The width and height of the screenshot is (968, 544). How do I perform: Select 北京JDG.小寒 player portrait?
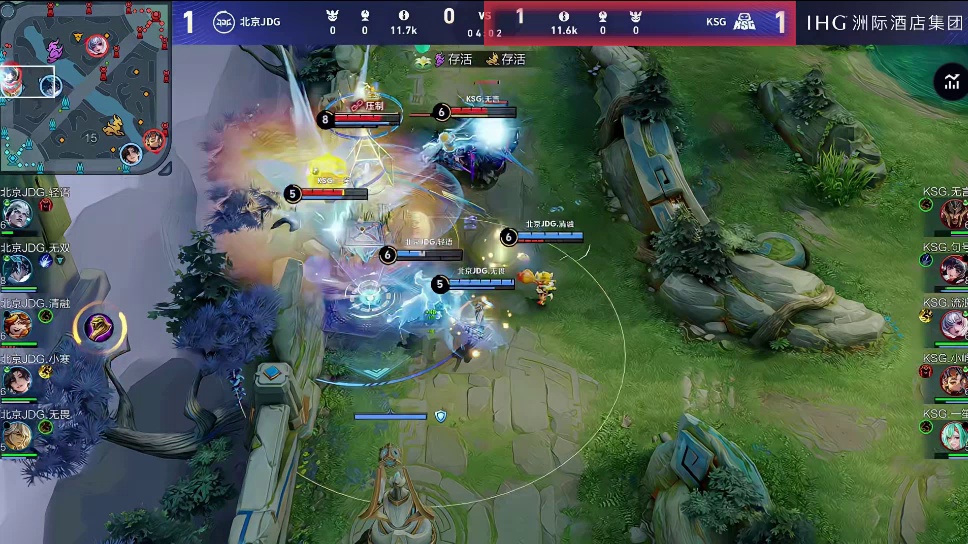(x=17, y=380)
